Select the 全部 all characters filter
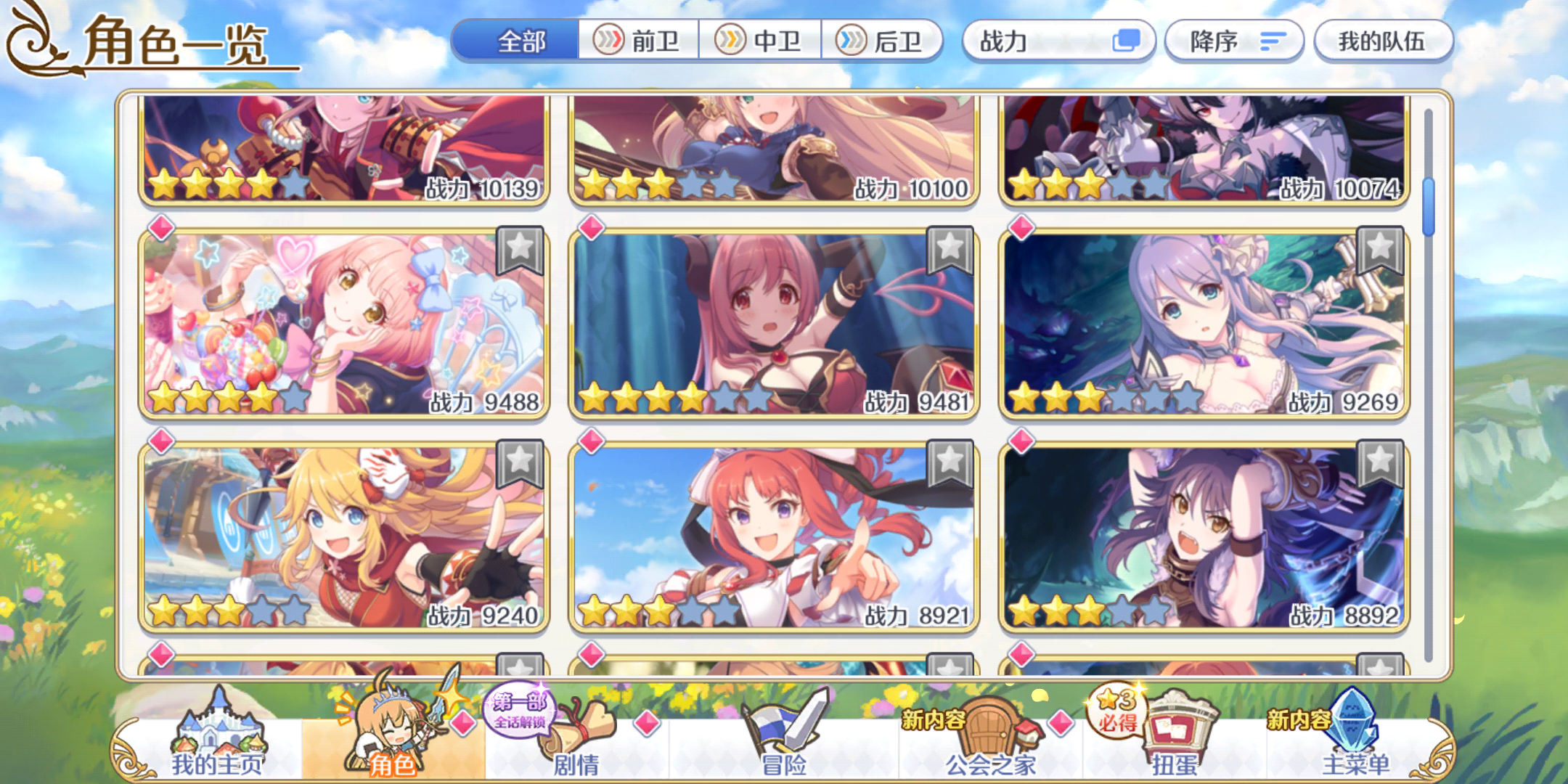 tap(526, 41)
